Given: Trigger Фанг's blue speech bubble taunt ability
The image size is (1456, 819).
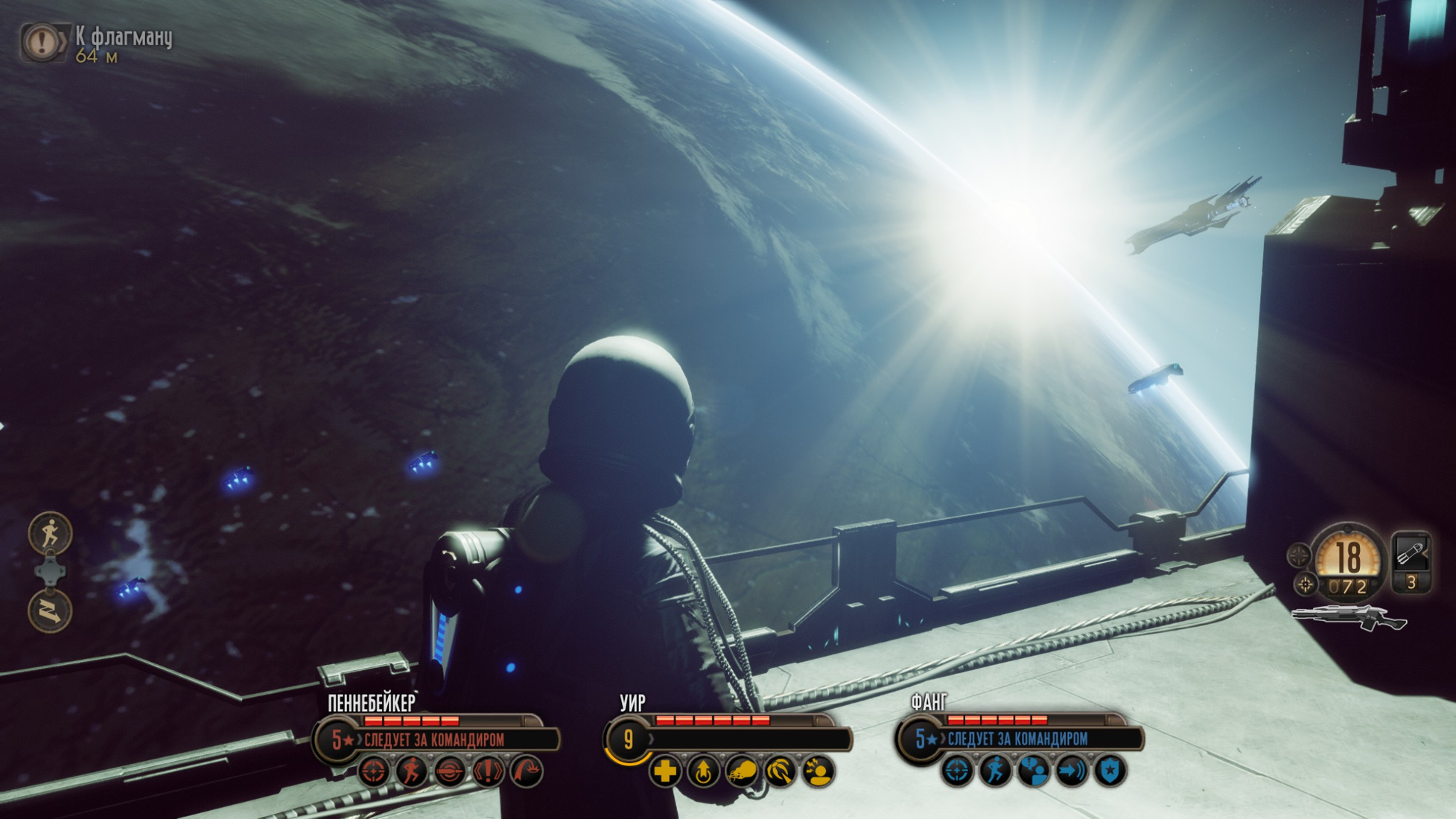Looking at the screenshot, I should [1033, 771].
